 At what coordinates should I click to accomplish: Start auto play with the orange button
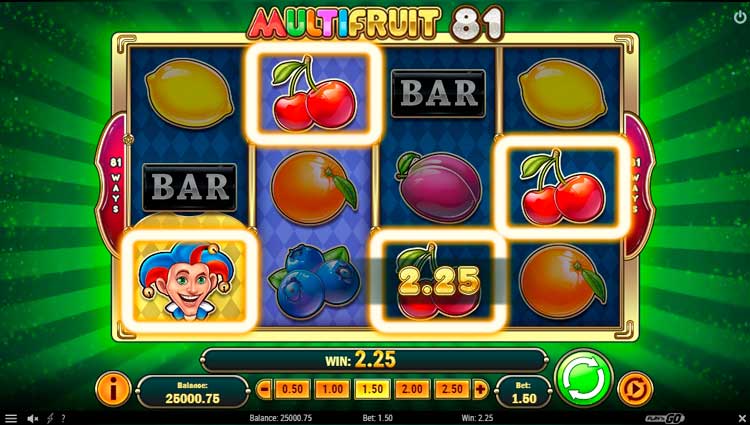point(632,388)
